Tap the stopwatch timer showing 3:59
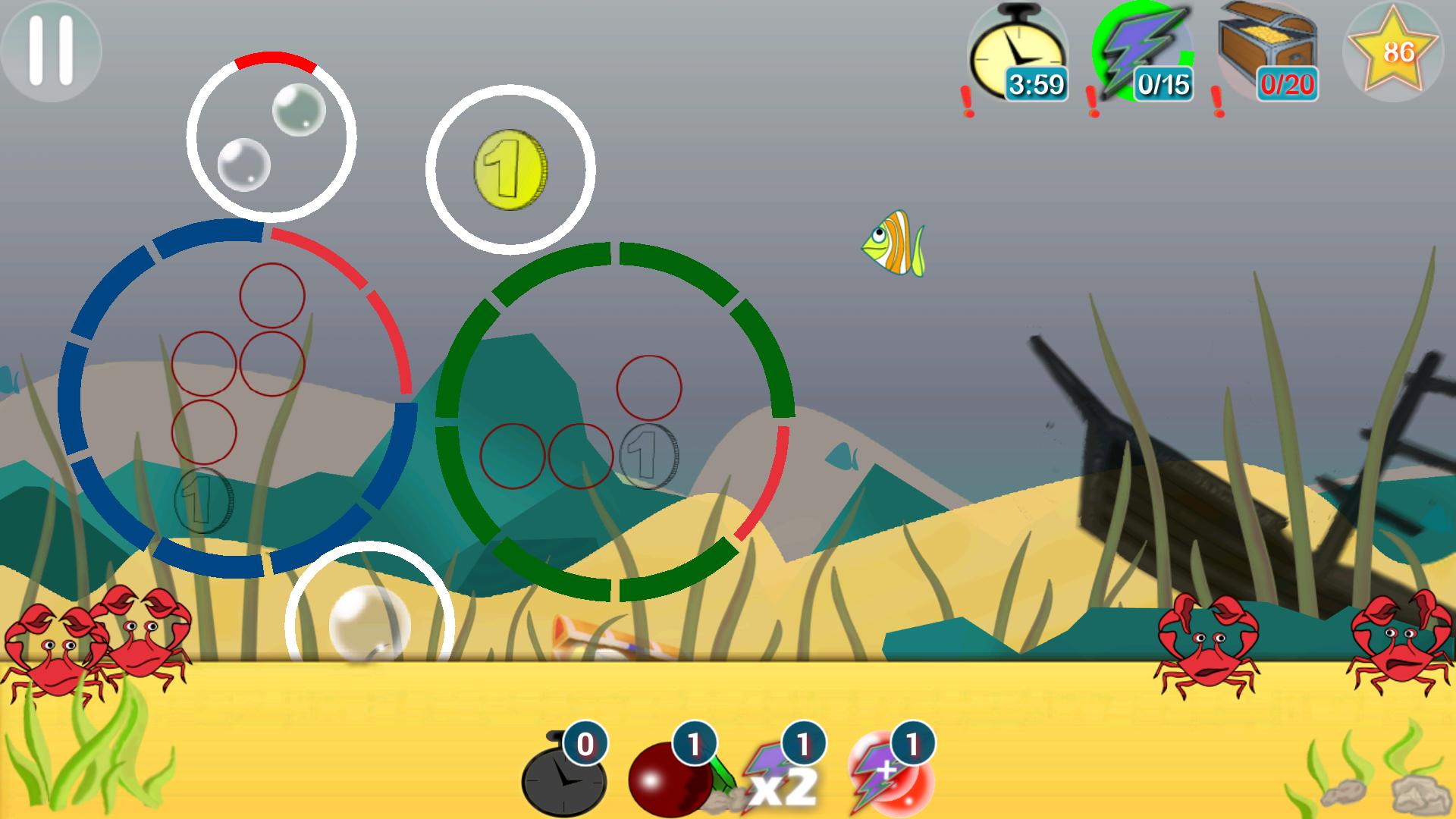 click(x=1018, y=53)
